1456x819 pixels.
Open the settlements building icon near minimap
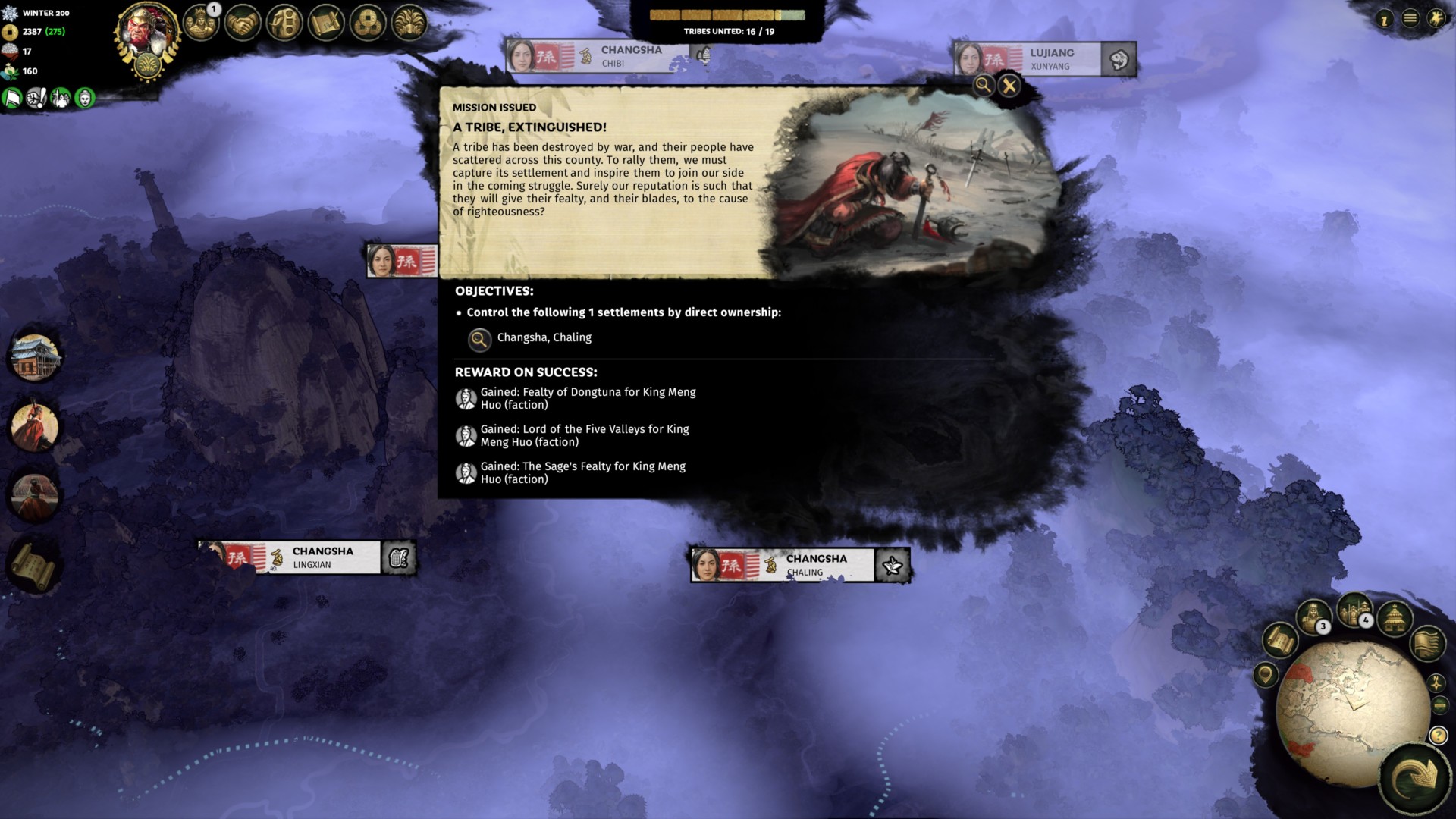(1395, 619)
